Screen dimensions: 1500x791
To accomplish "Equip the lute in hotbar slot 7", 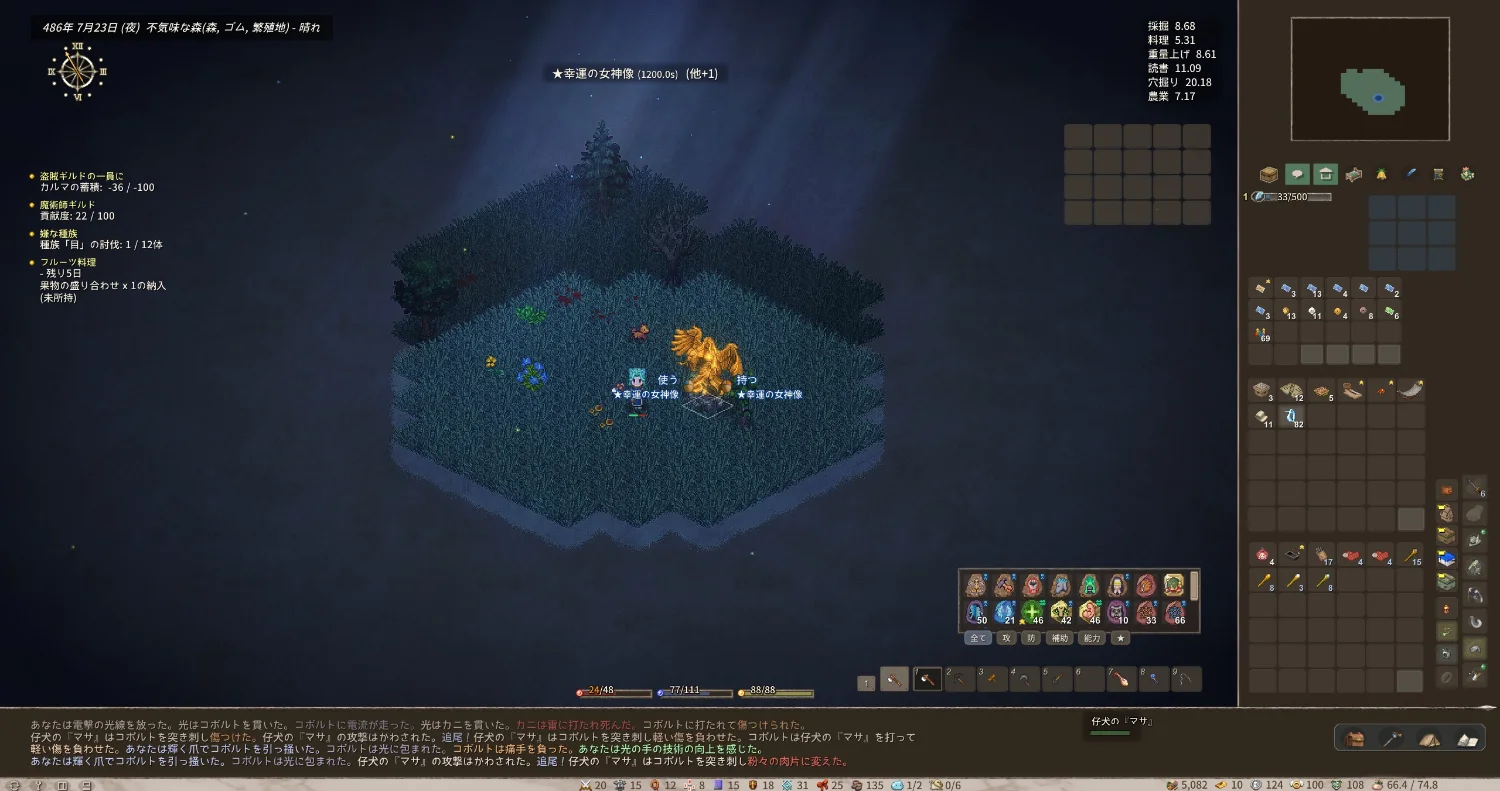I will [x=1122, y=680].
